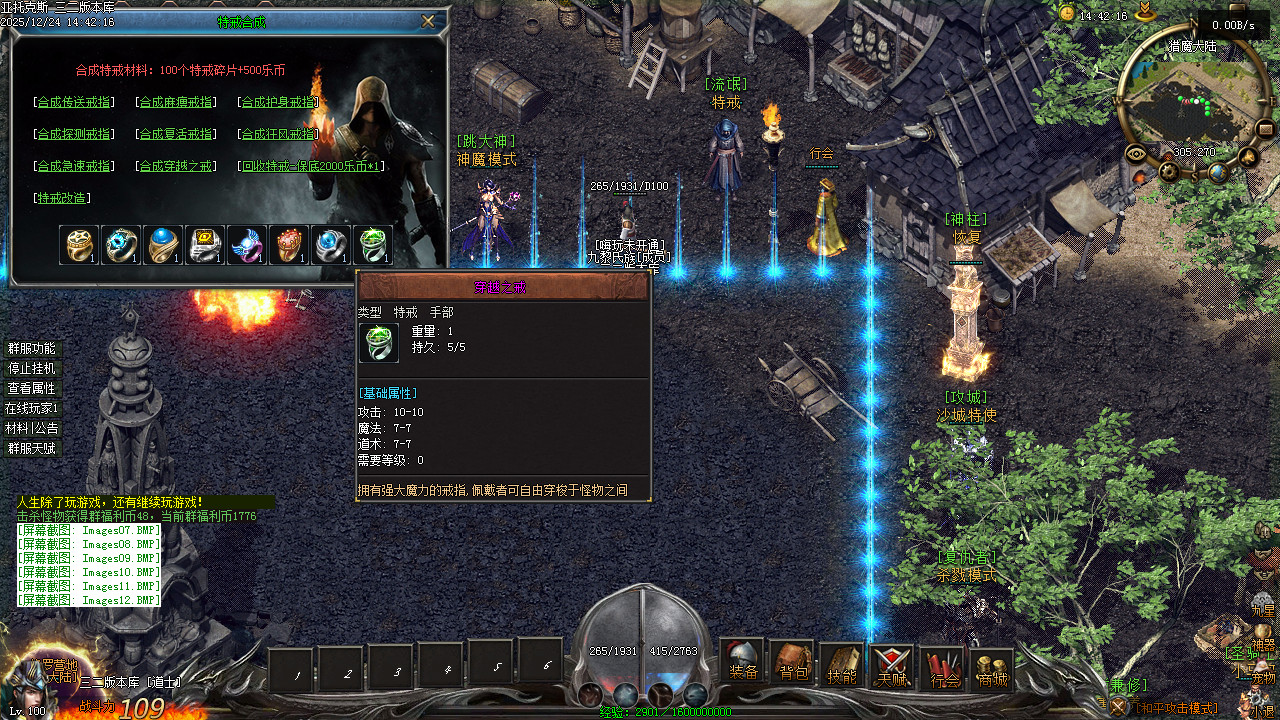Click the 合成护身戒指 link

[x=279, y=102]
